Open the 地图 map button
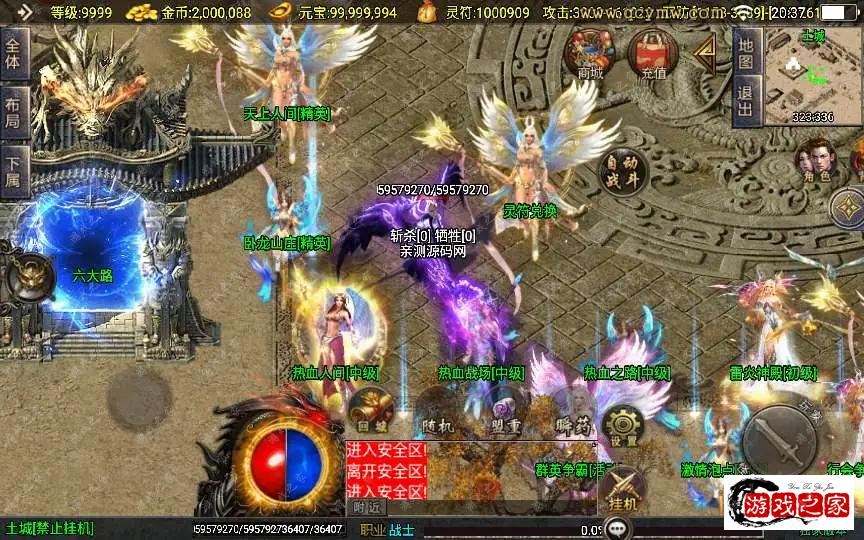The width and height of the screenshot is (864, 540). [745, 53]
